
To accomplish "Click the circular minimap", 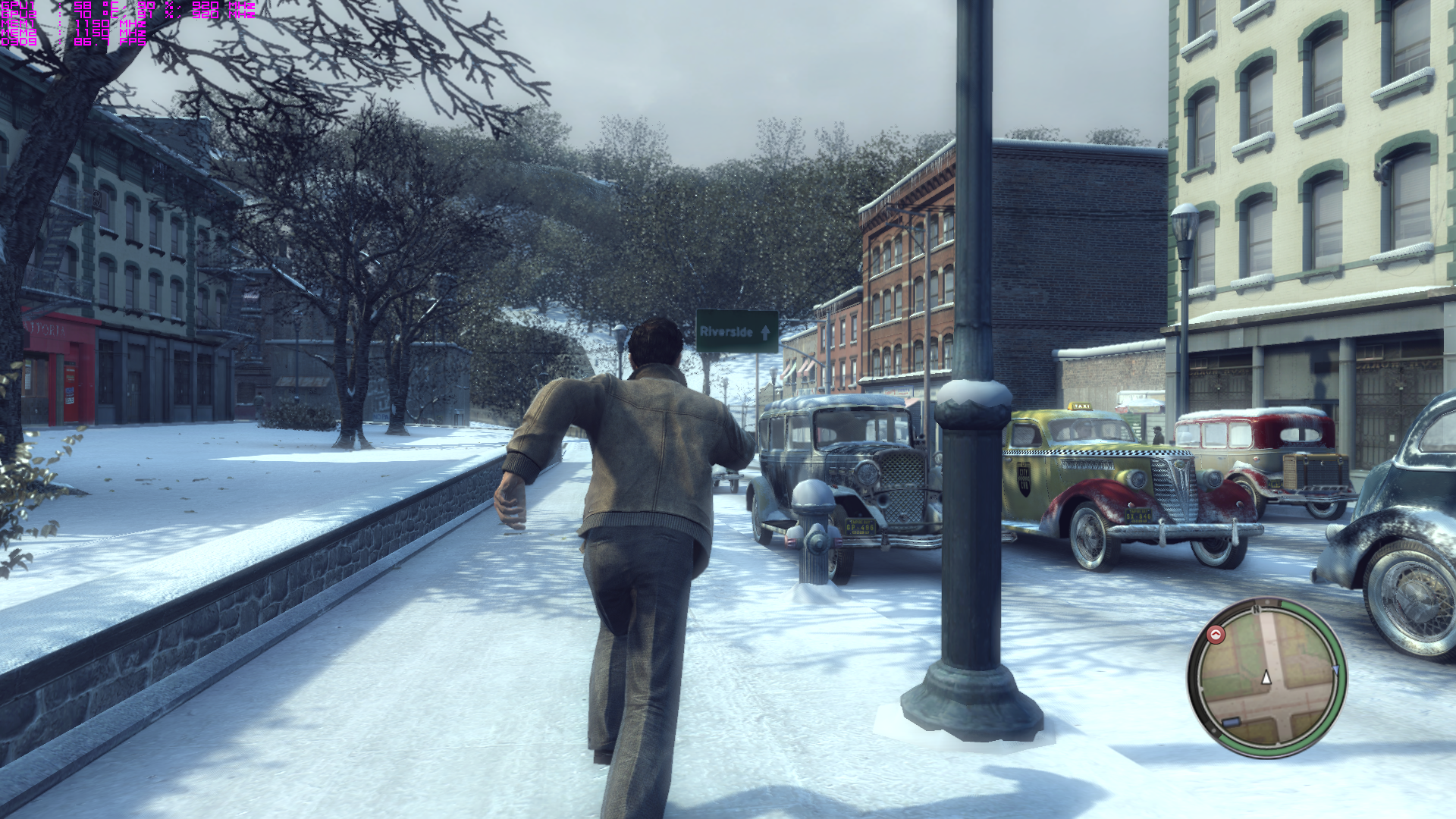I will 1266,677.
